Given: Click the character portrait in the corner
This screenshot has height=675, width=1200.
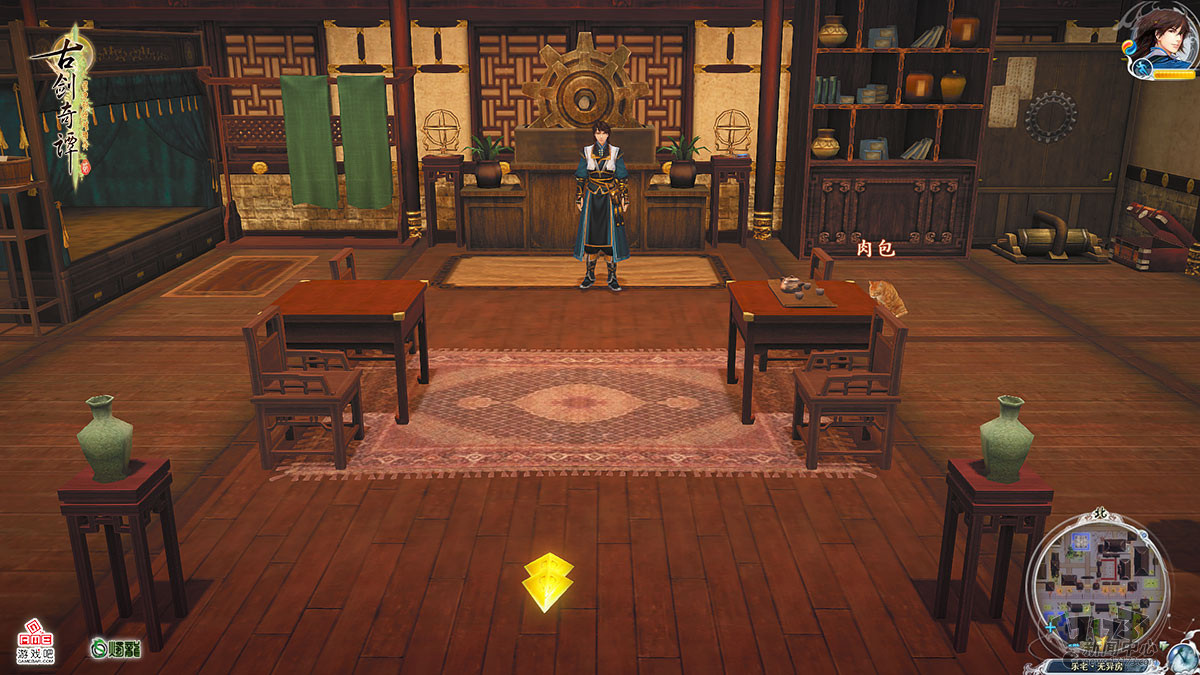Looking at the screenshot, I should coord(1164,31).
